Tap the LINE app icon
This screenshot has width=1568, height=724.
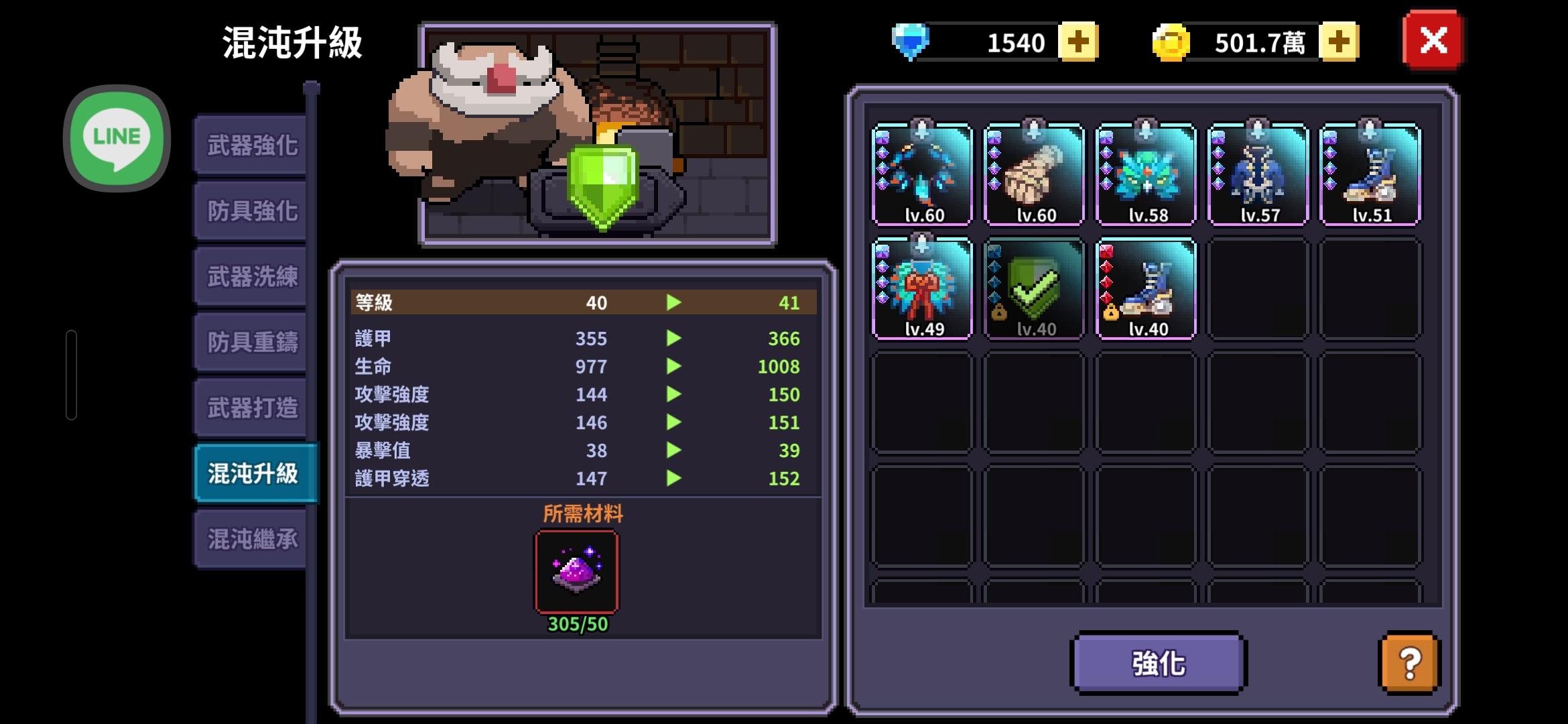(117, 137)
